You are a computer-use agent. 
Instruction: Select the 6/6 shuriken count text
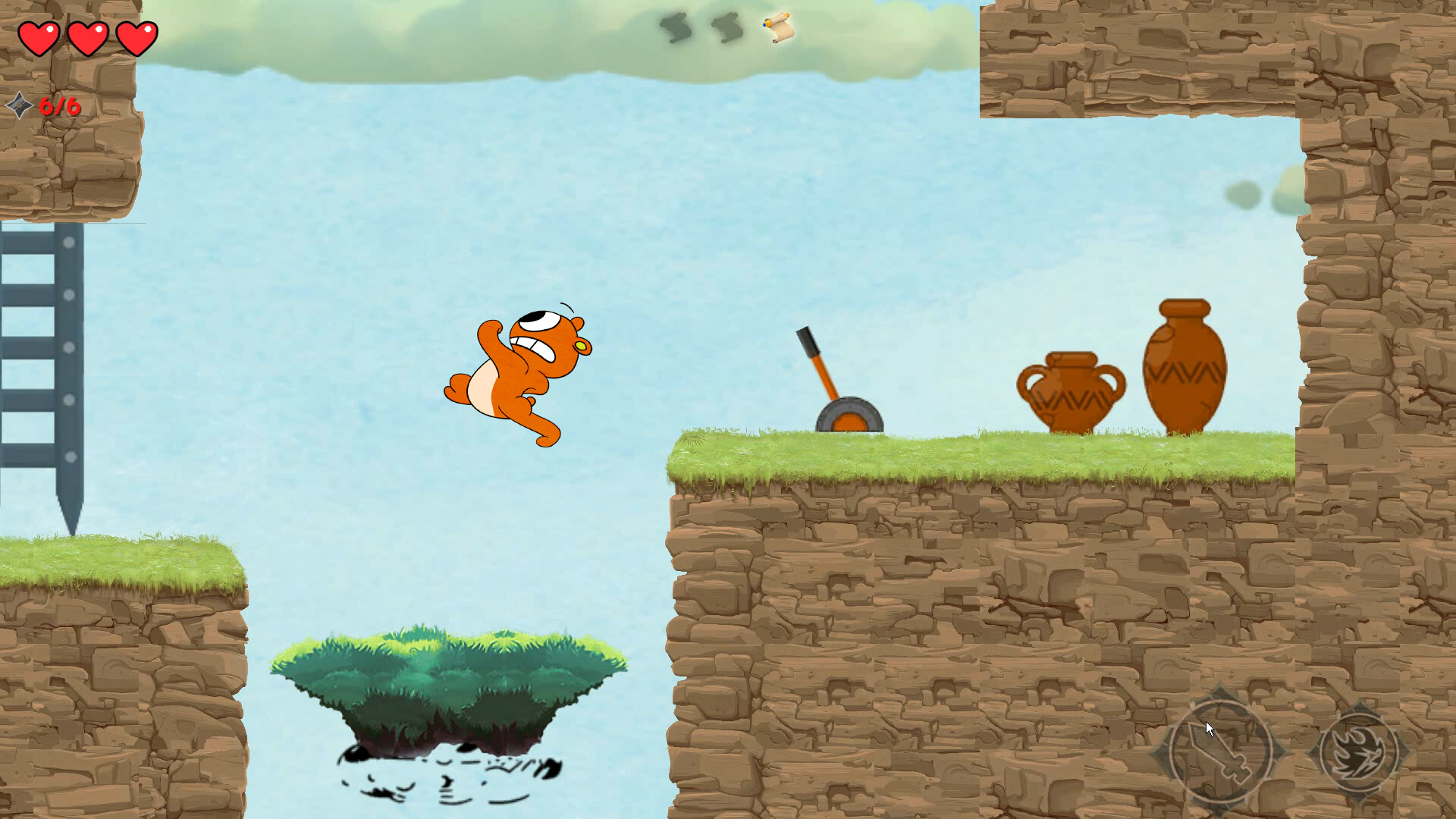coord(59,107)
